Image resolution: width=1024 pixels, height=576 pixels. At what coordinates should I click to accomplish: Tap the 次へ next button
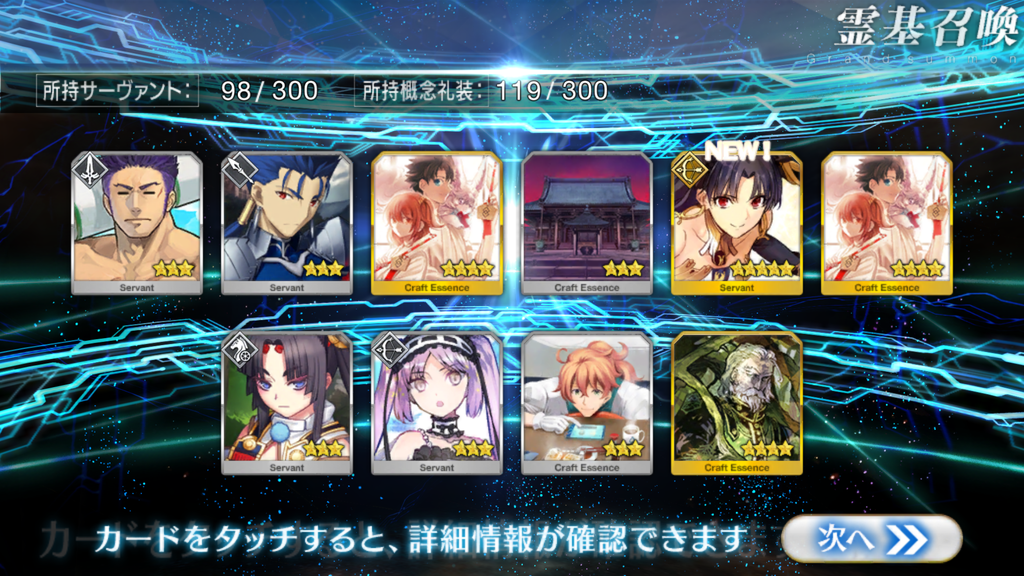871,539
